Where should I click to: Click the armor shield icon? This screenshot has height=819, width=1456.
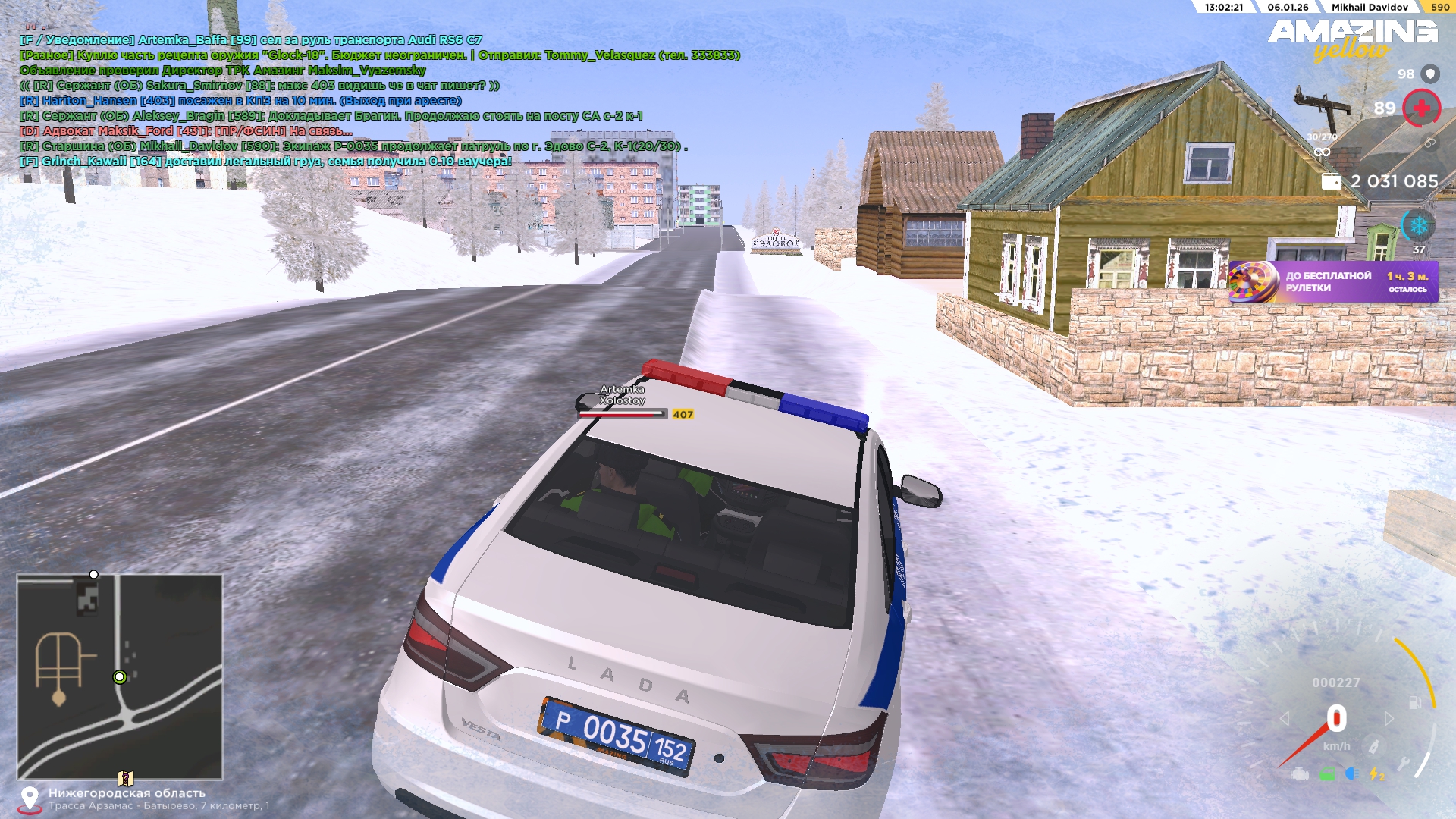1430,74
